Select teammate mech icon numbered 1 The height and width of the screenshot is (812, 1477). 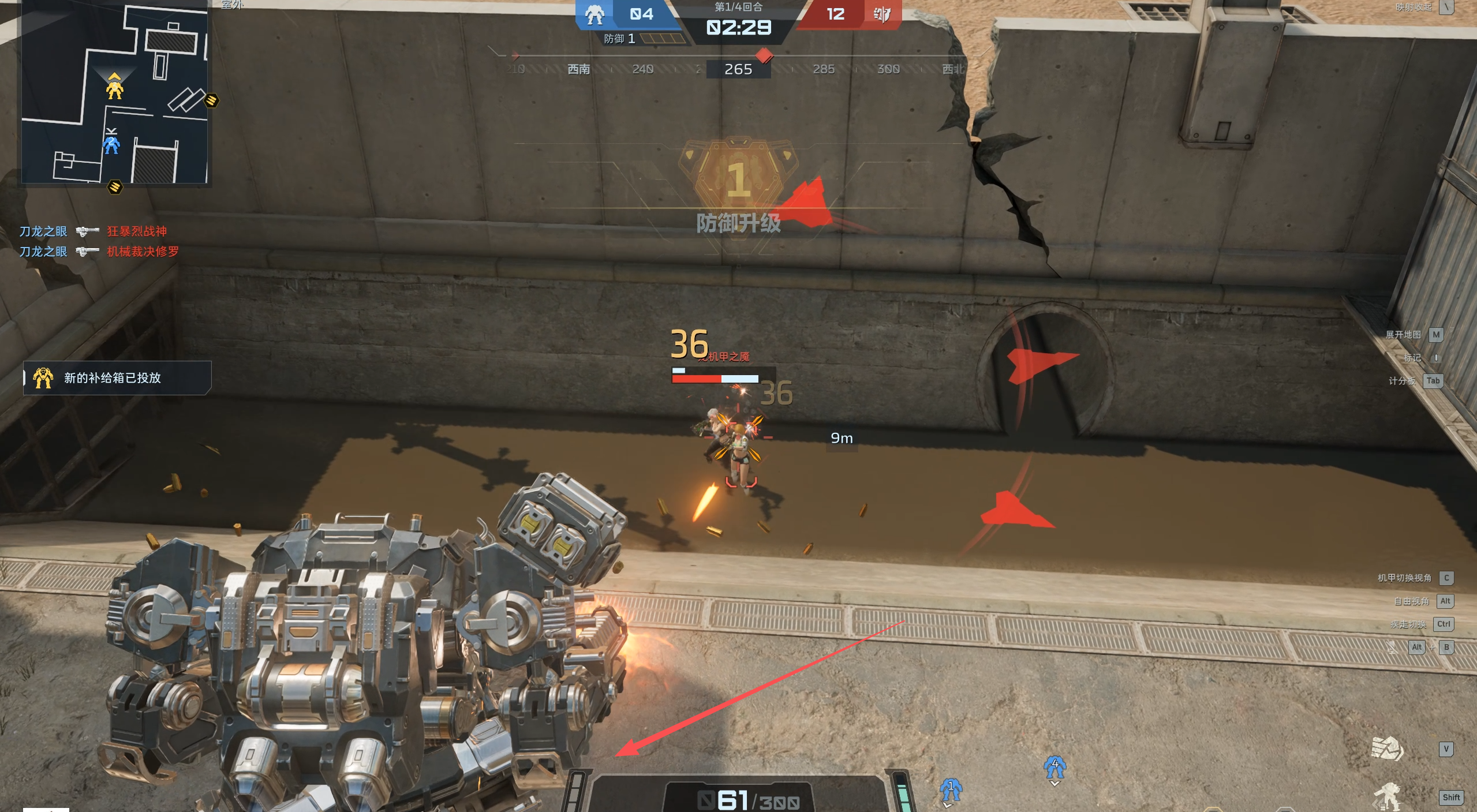pyautogui.click(x=951, y=789)
